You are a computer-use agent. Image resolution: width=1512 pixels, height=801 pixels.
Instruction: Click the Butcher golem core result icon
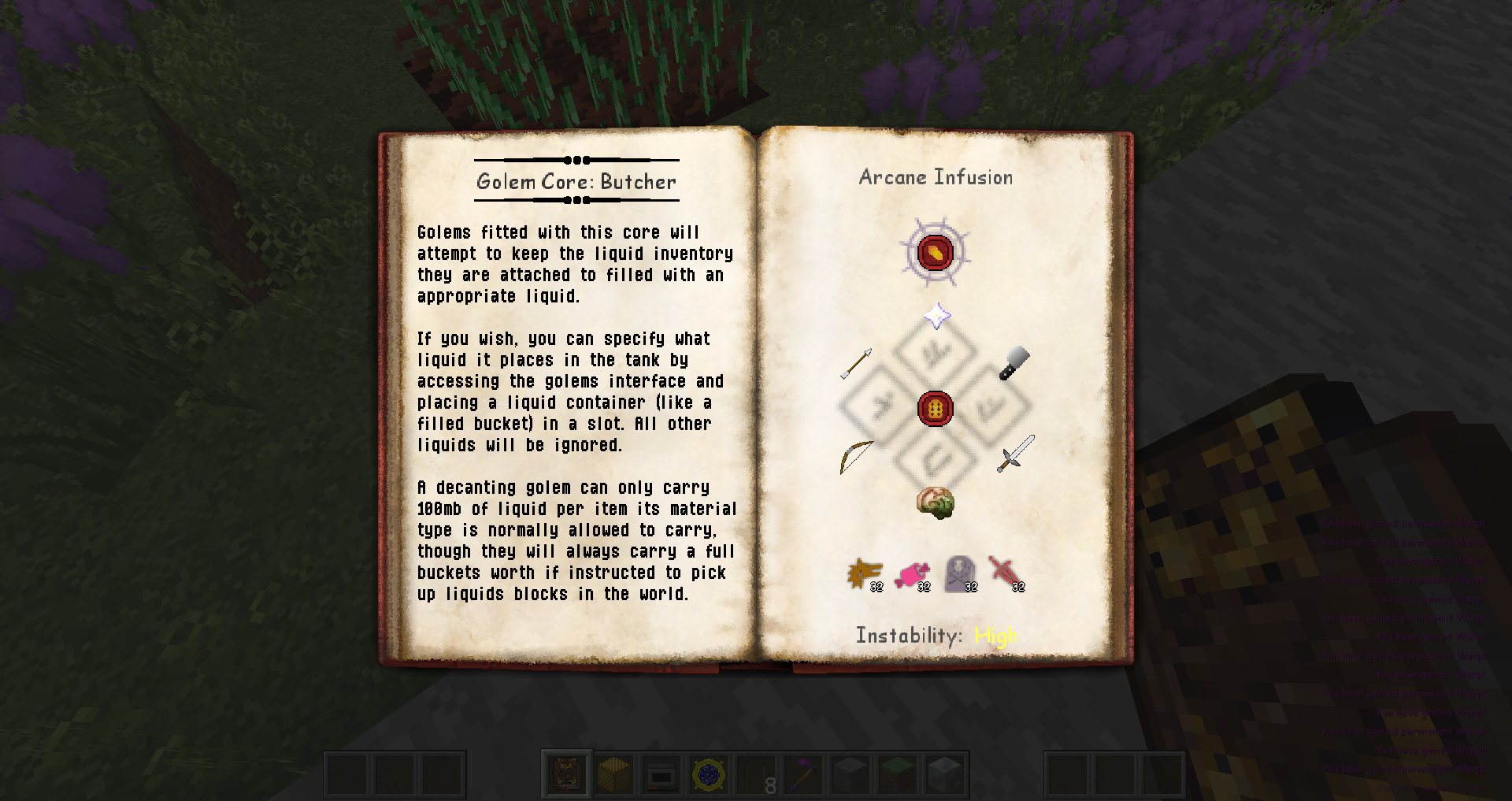[x=936, y=253]
